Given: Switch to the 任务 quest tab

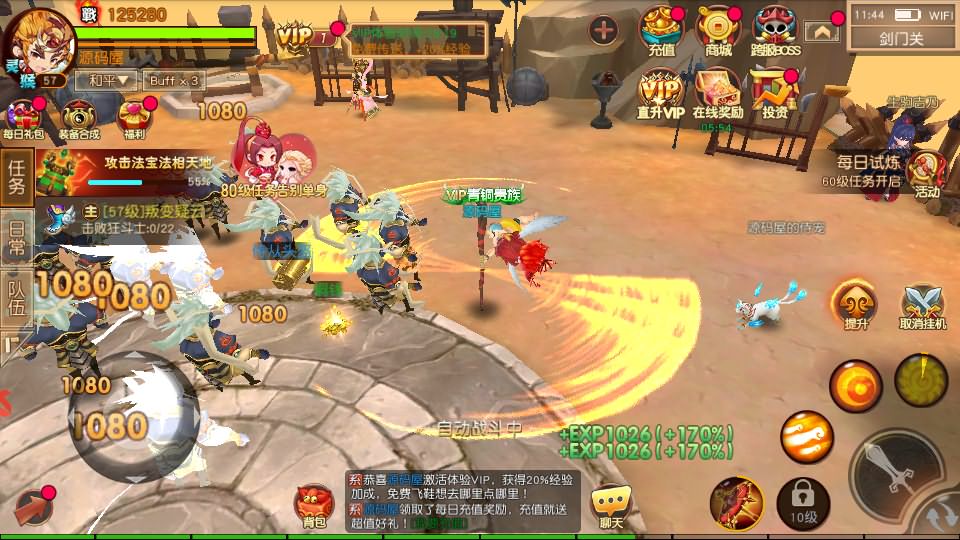Looking at the screenshot, I should coord(17,177).
